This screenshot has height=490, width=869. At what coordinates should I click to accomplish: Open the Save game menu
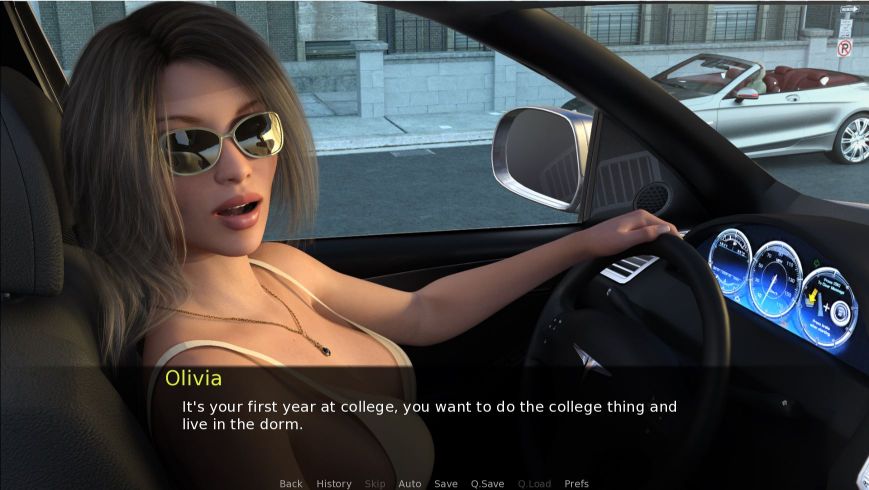[446, 484]
